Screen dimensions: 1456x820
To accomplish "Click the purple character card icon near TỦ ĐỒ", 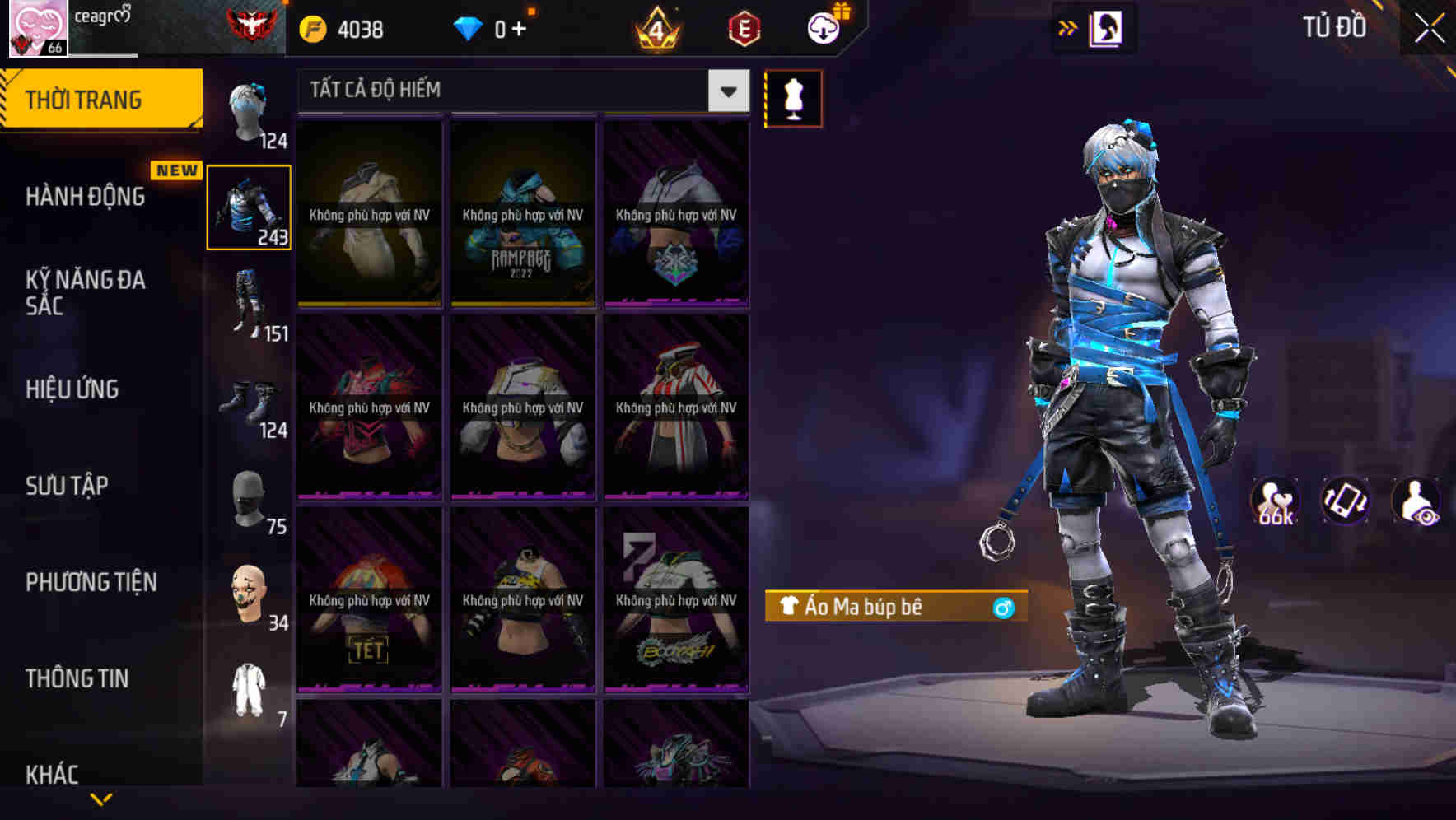I will [x=1105, y=27].
